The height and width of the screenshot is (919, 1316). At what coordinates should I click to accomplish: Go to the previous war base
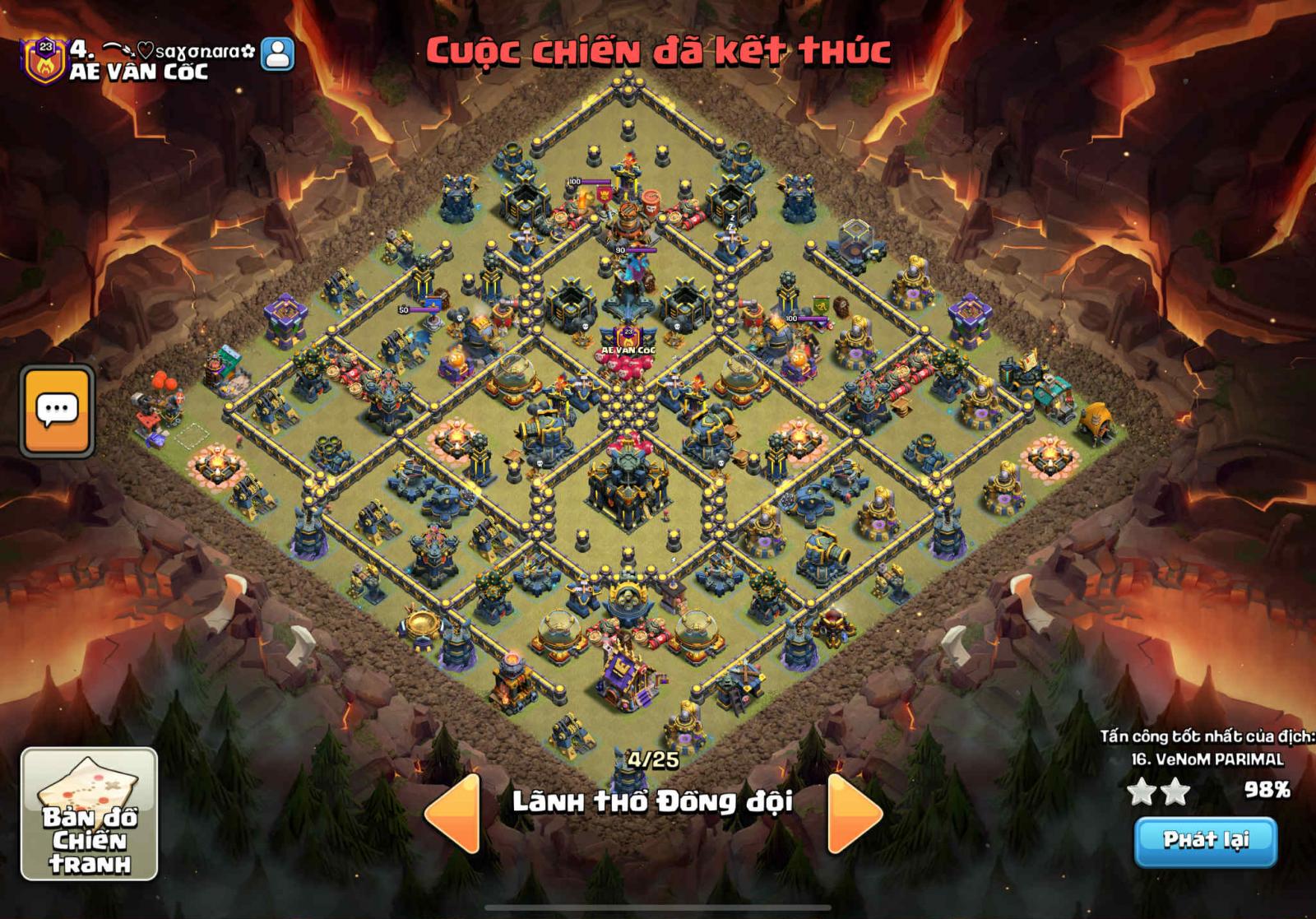coord(452,813)
